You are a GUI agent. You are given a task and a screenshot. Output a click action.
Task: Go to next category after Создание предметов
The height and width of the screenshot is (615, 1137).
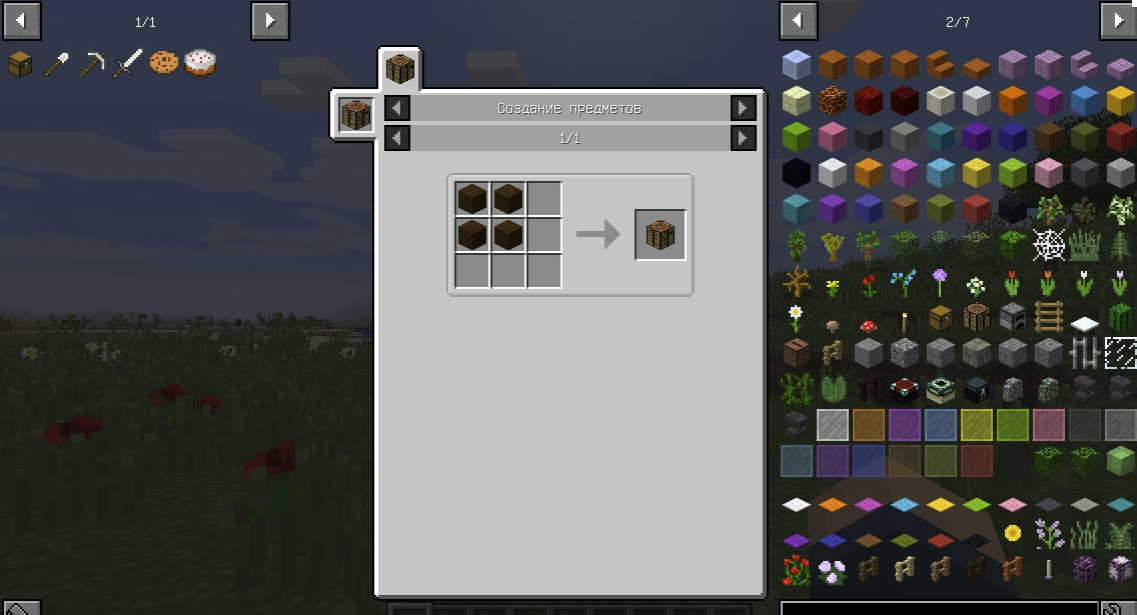(743, 108)
